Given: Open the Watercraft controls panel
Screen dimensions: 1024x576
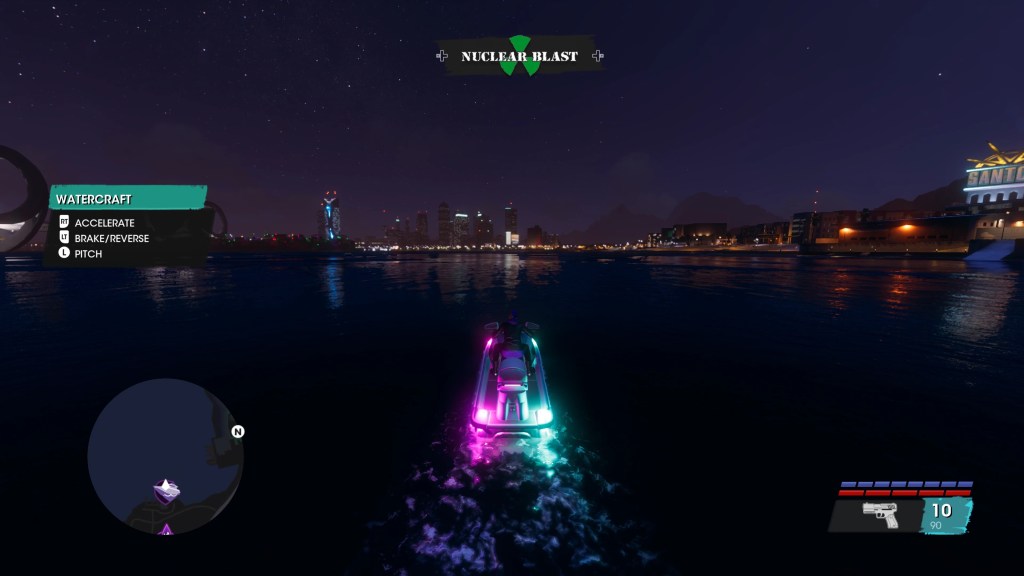Looking at the screenshot, I should 128,200.
